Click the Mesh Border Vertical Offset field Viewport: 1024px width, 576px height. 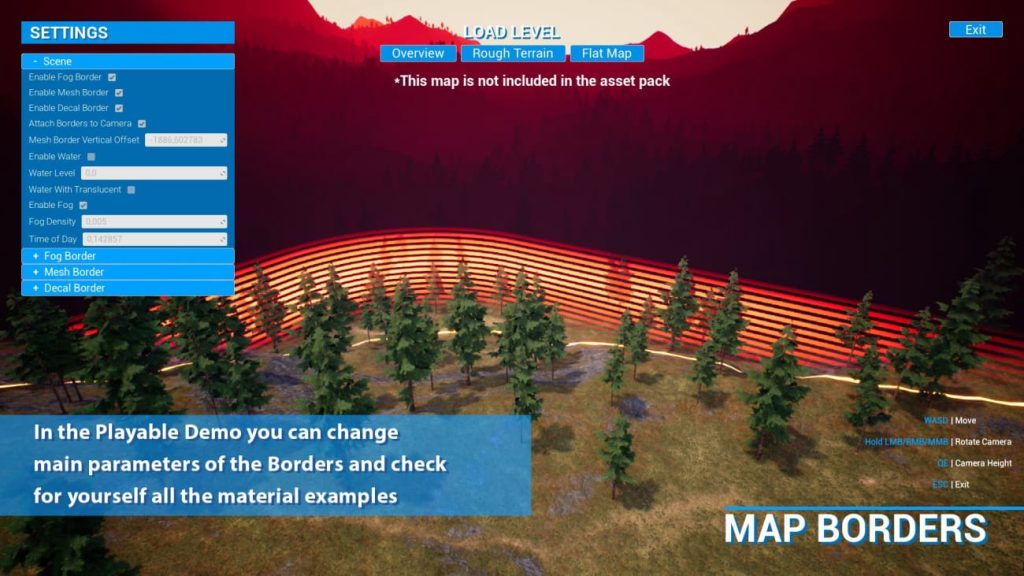pos(186,140)
